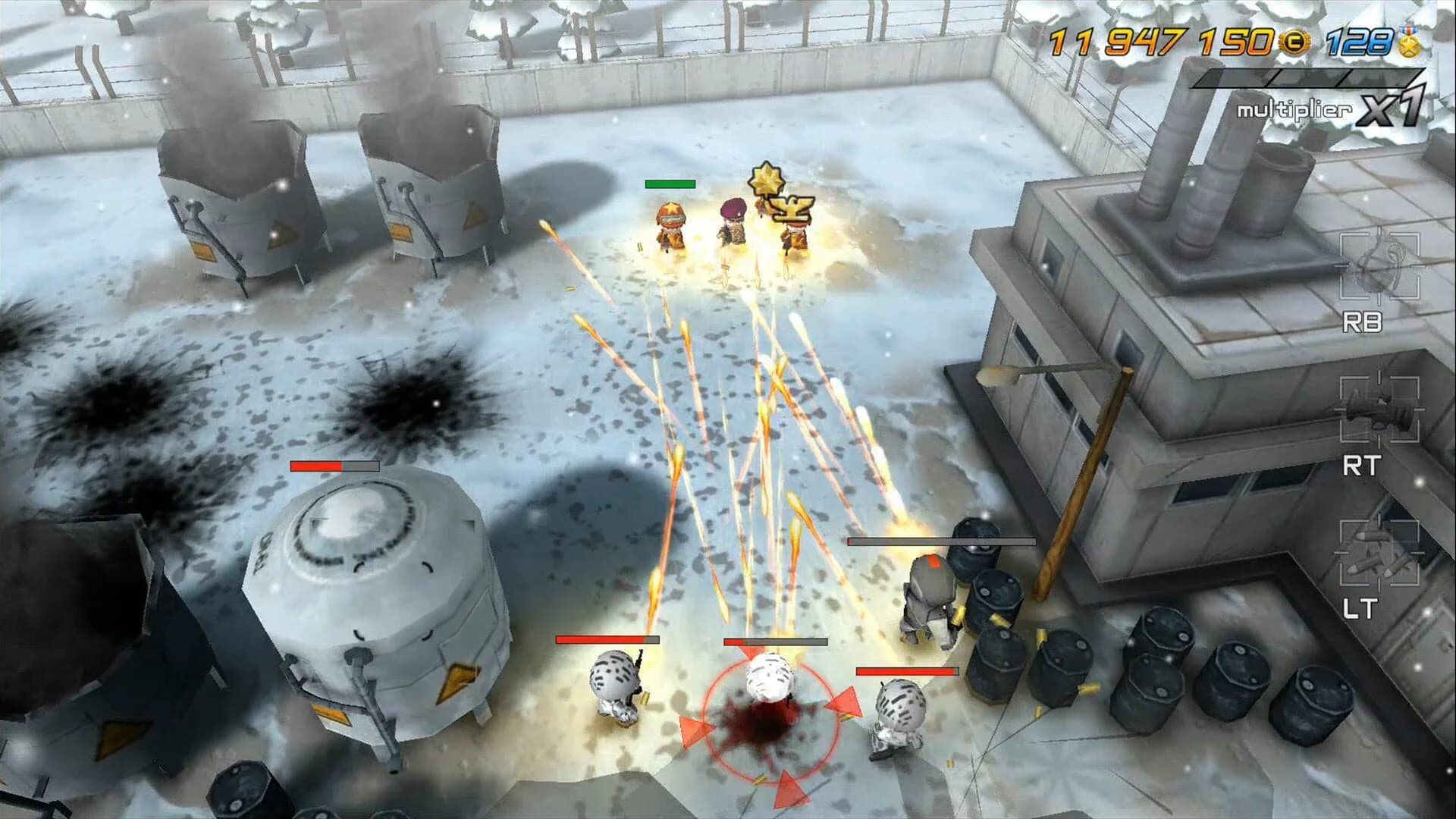
Task: Select the RT rocket launcher weapon icon
Action: pos(1380,409)
